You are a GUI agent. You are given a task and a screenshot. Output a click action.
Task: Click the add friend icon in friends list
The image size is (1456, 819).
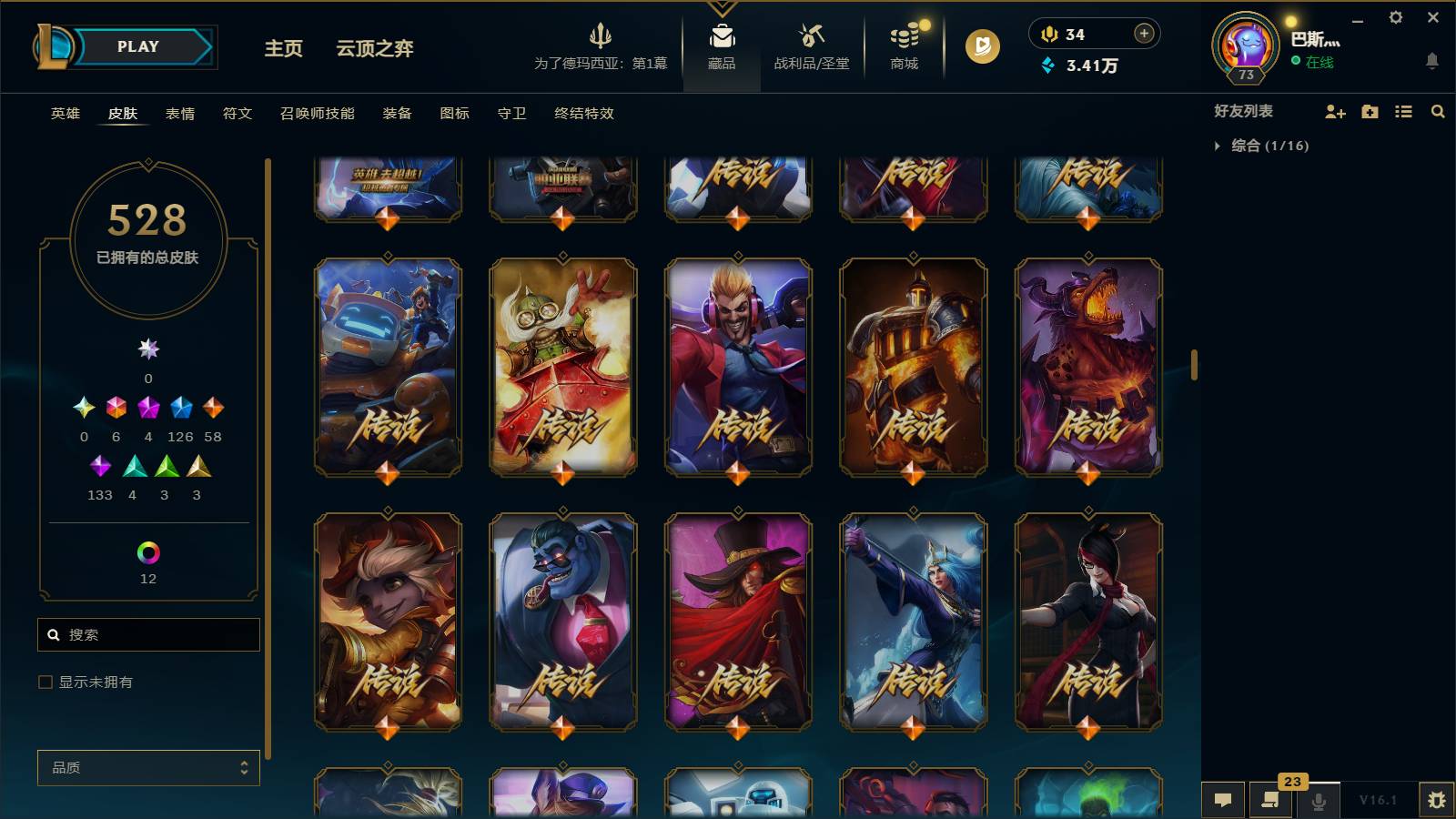click(1334, 111)
